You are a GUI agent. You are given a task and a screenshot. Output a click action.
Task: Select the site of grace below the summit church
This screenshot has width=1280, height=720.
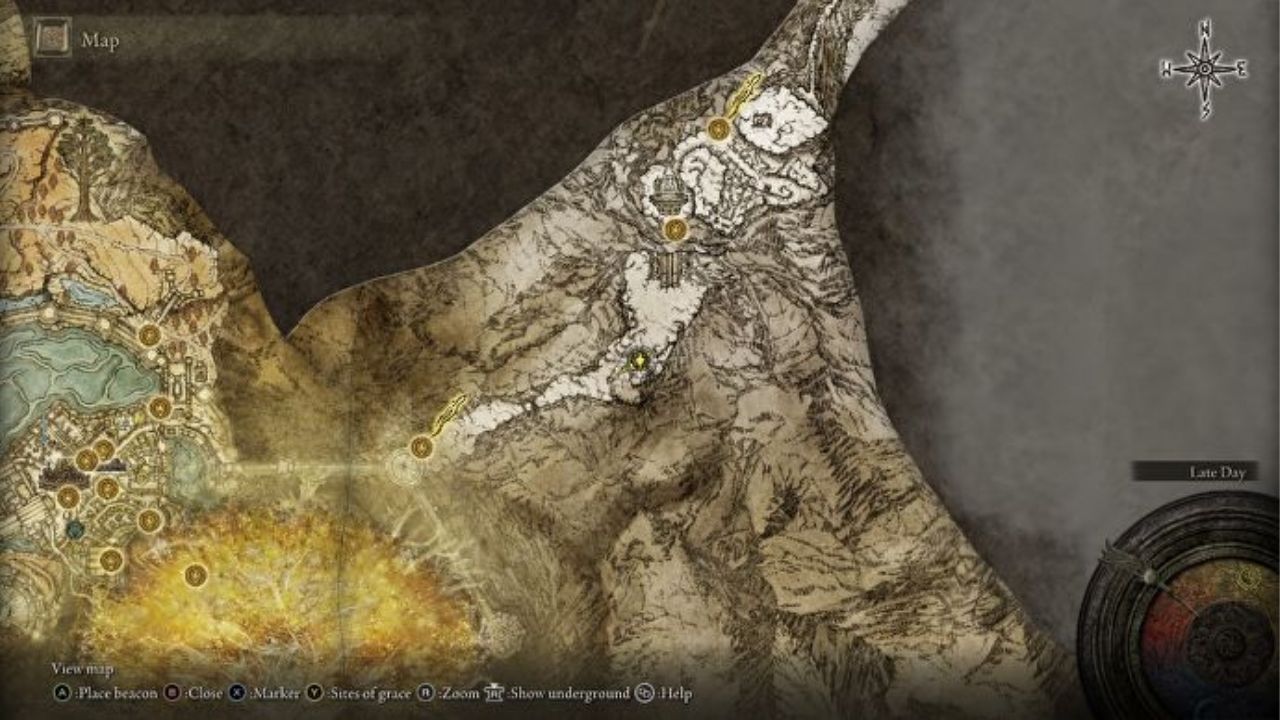coord(674,228)
